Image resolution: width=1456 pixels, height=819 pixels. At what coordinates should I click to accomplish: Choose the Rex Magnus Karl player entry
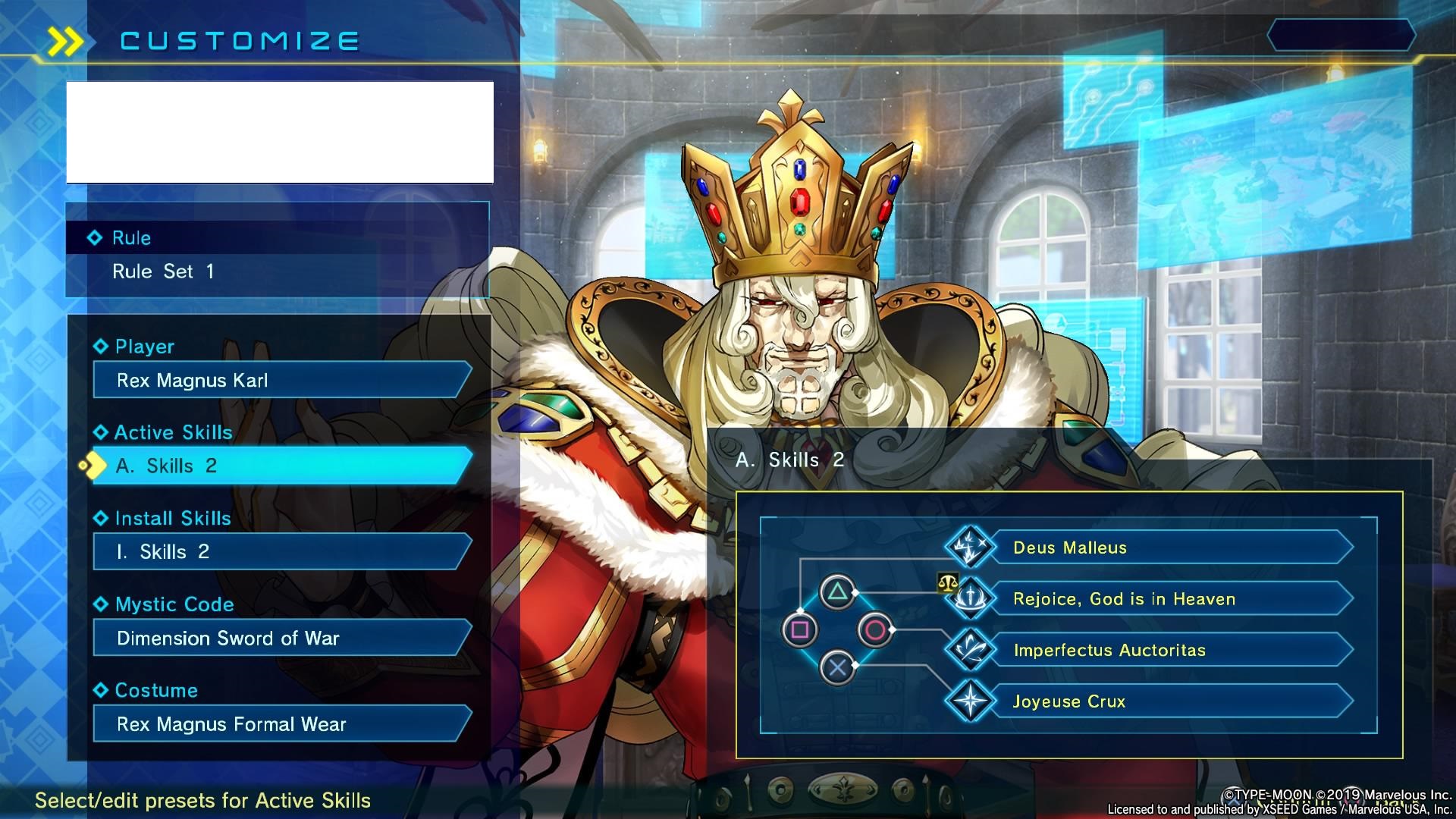coord(281,380)
